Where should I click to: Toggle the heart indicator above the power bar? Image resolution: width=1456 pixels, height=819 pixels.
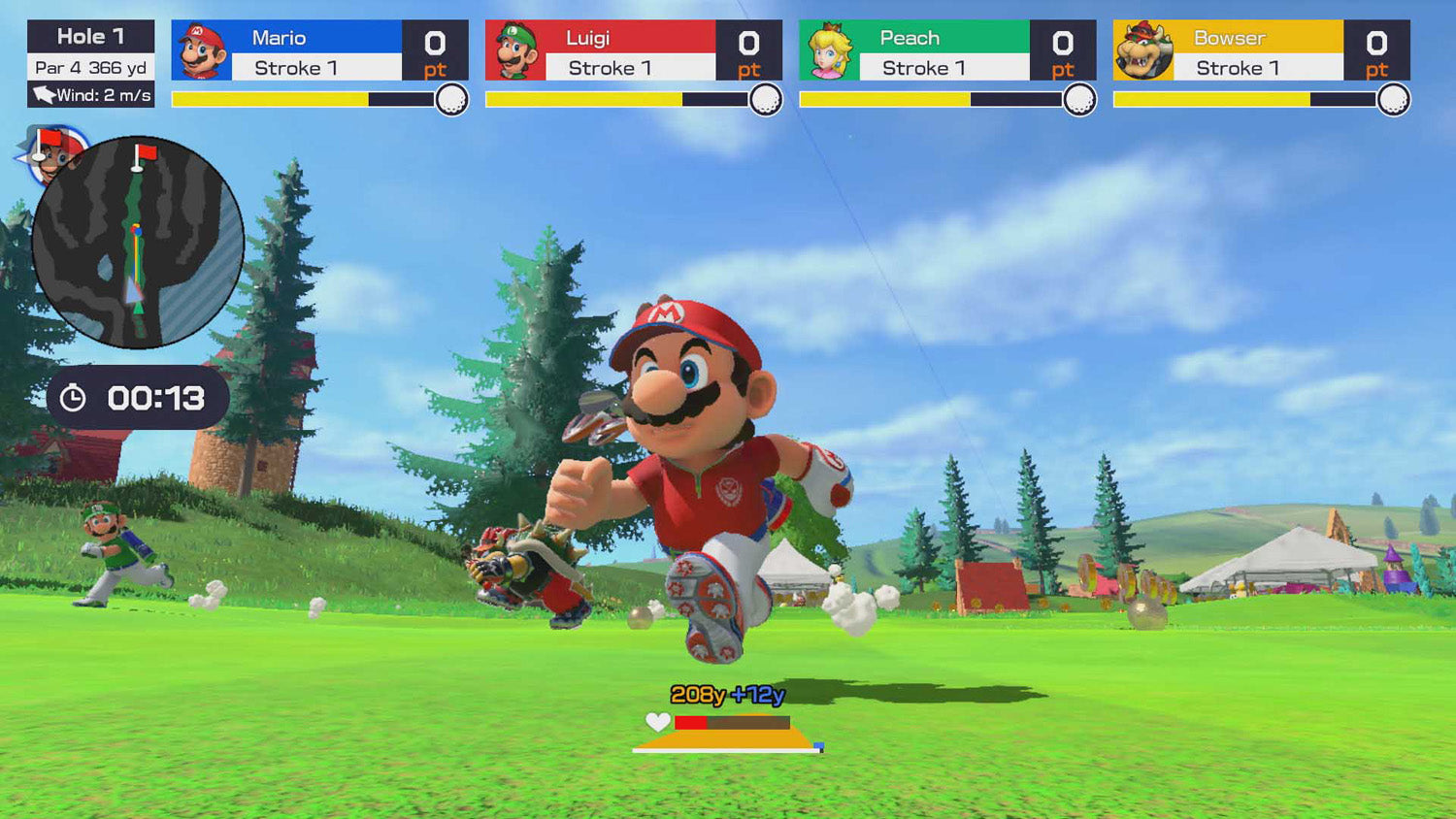tap(656, 722)
